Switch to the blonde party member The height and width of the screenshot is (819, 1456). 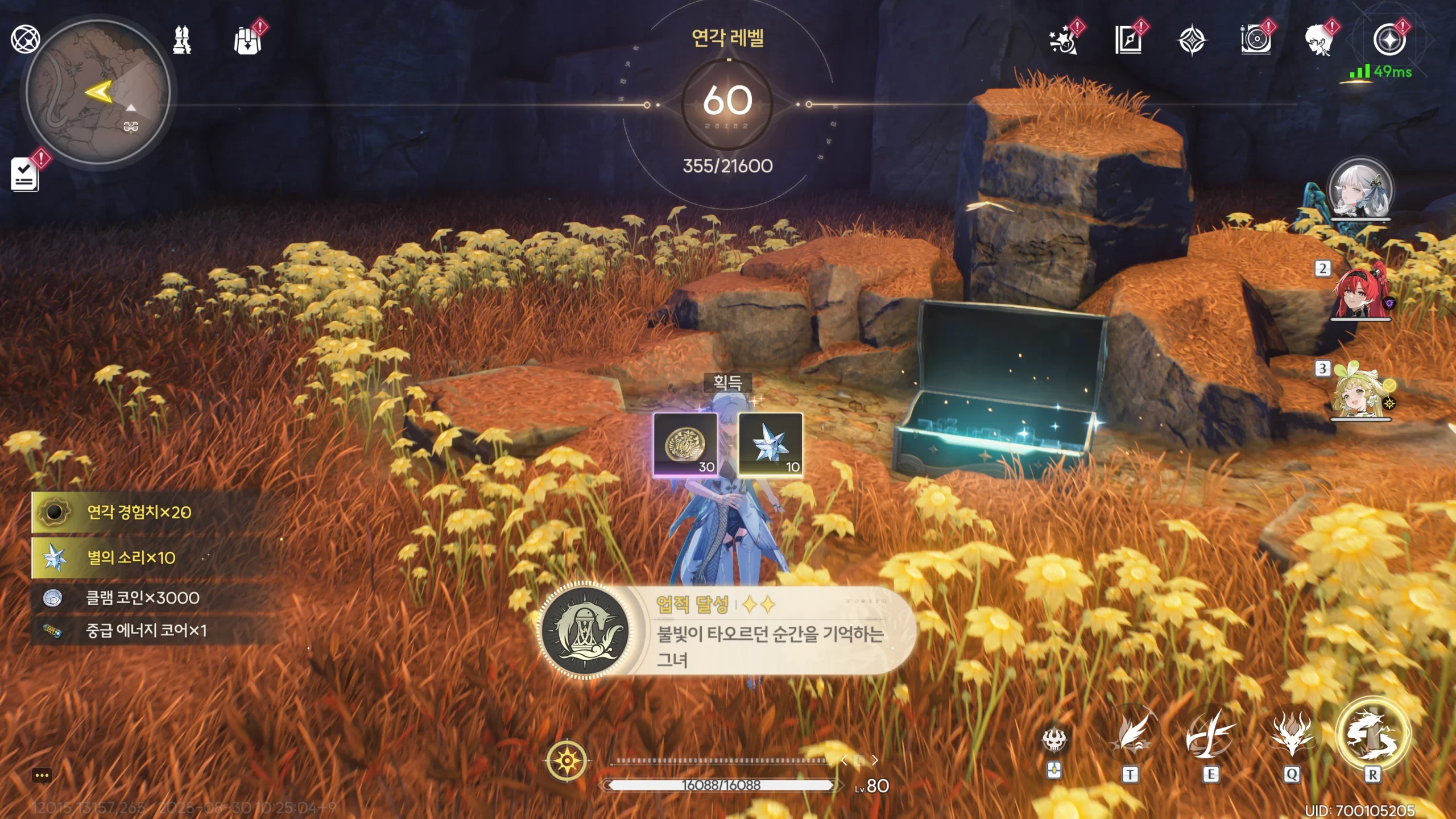point(1360,392)
